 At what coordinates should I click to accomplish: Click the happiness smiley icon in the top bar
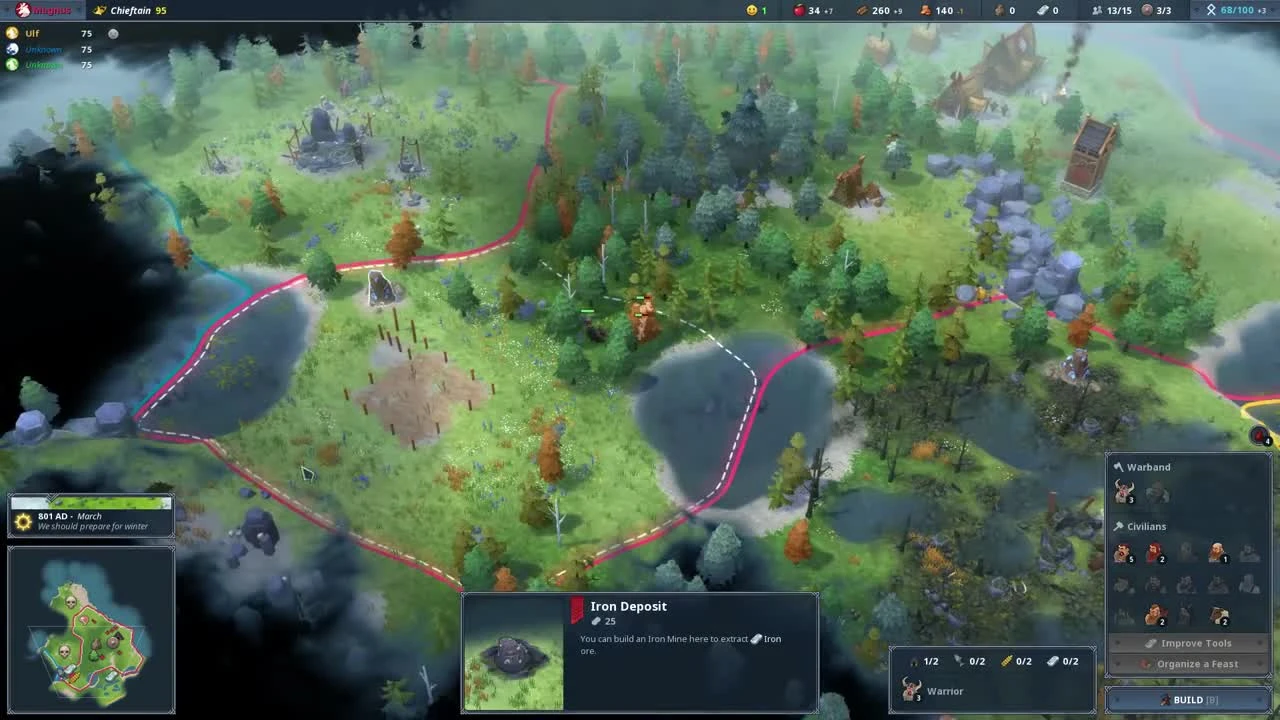752,10
